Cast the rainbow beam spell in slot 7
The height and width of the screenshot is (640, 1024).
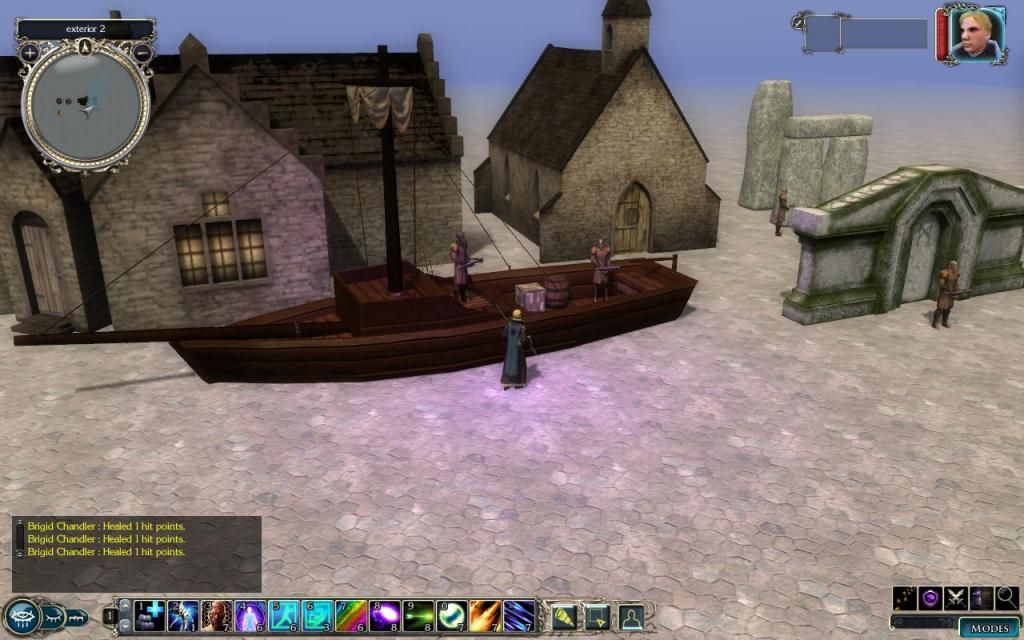coord(352,614)
